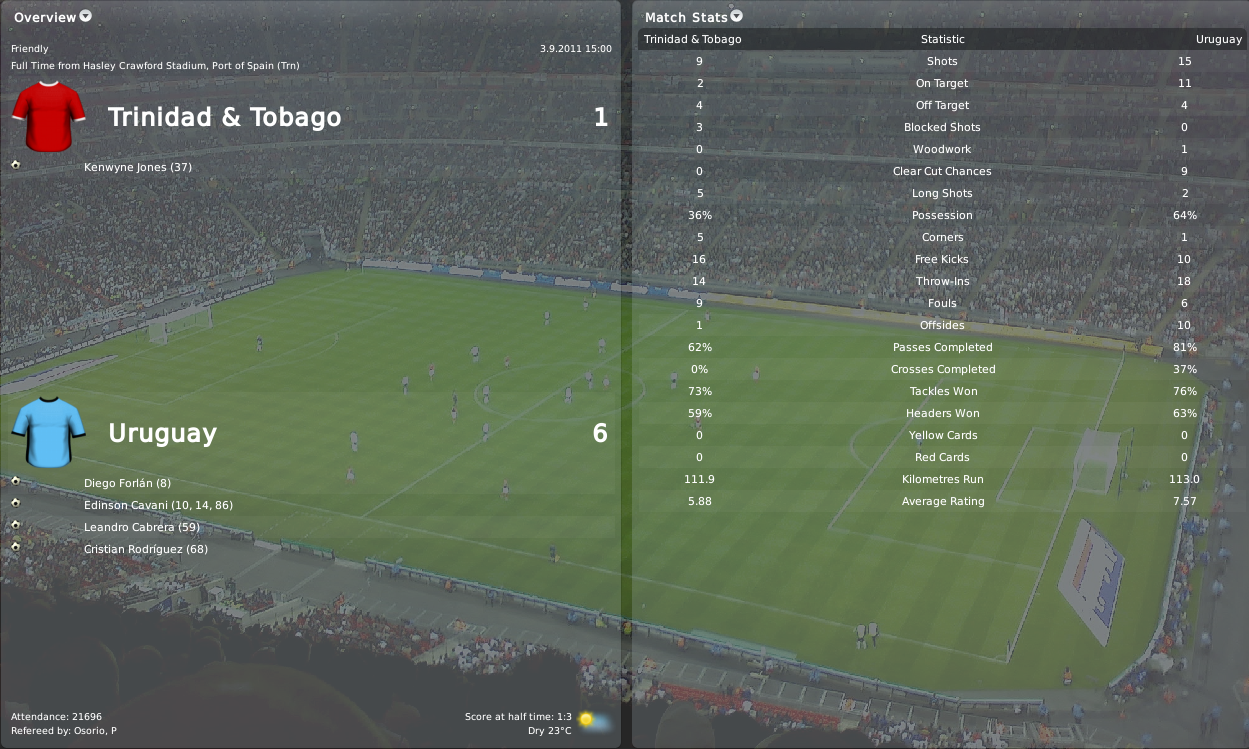Click the light blue Uruguay kit icon

click(x=48, y=432)
